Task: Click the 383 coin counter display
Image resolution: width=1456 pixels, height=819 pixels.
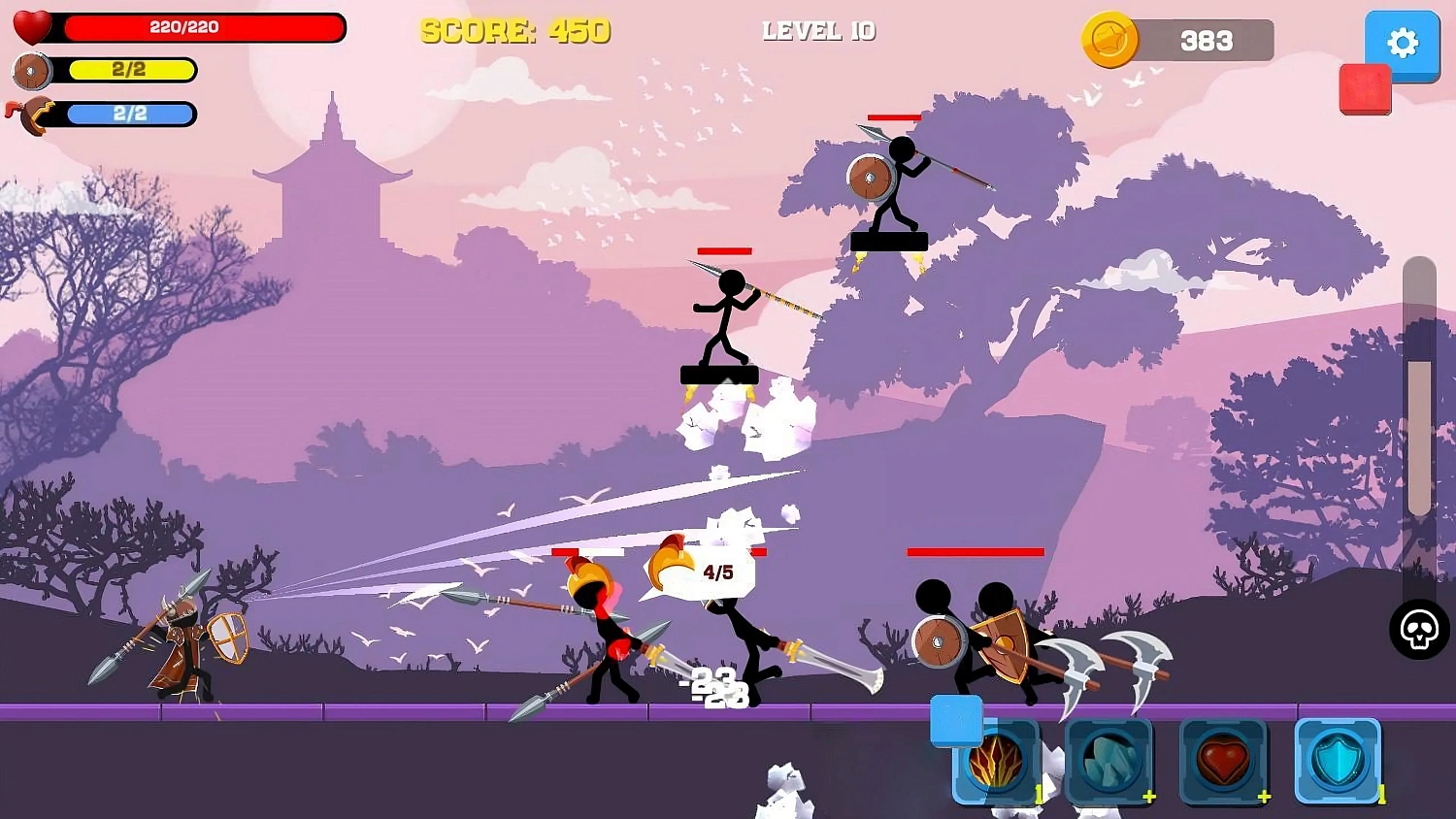Action: pos(1207,41)
